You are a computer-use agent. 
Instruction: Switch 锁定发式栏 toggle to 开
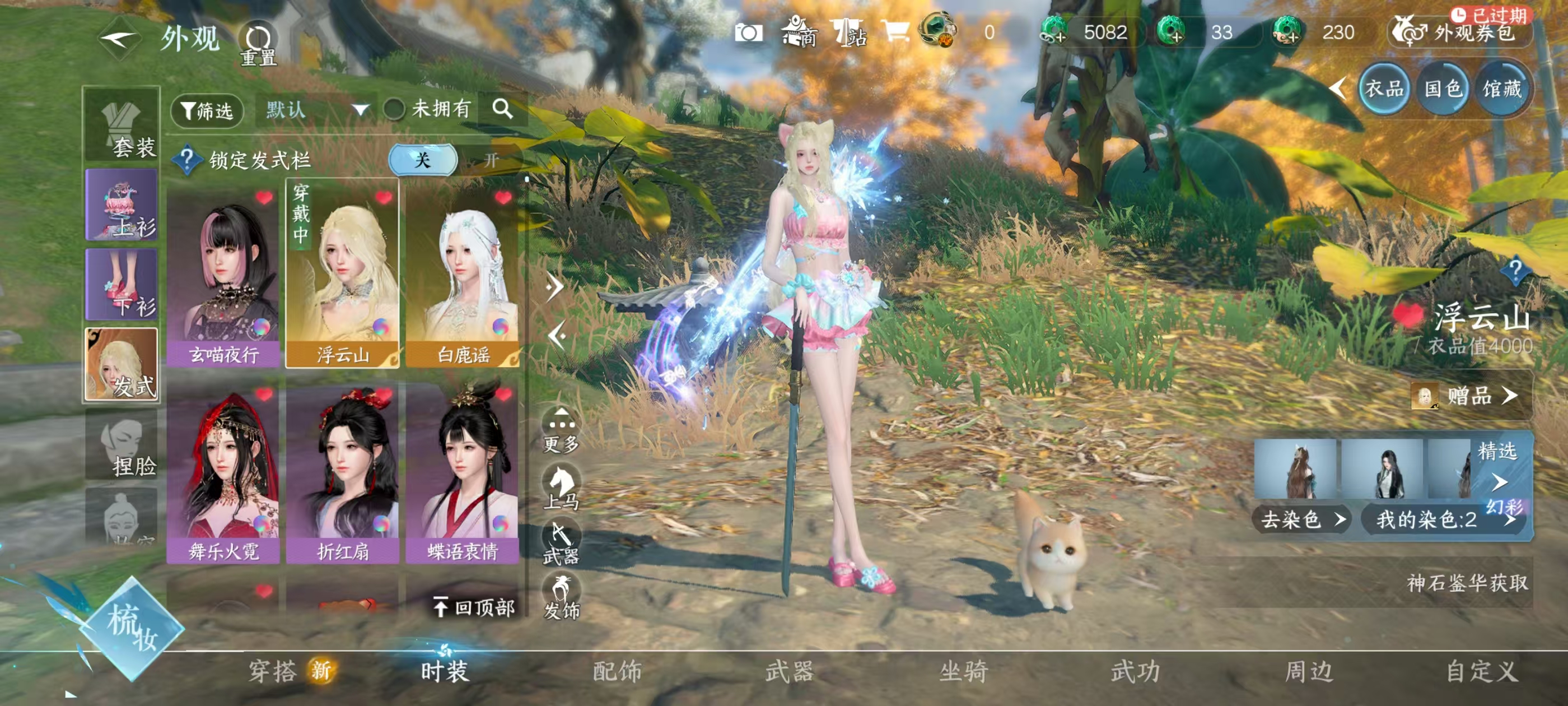[491, 160]
